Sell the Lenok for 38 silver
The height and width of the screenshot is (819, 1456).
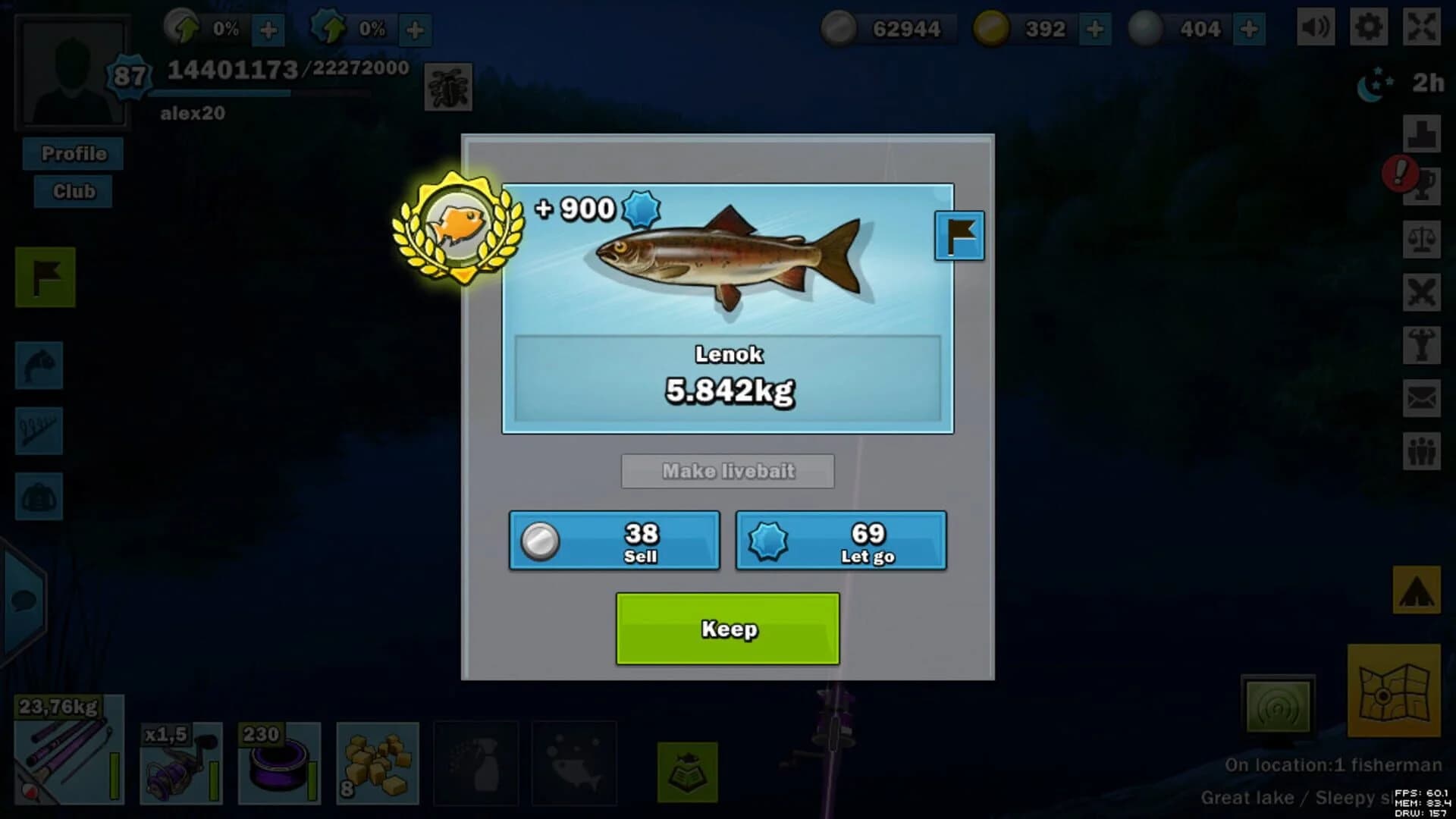pyautogui.click(x=613, y=541)
